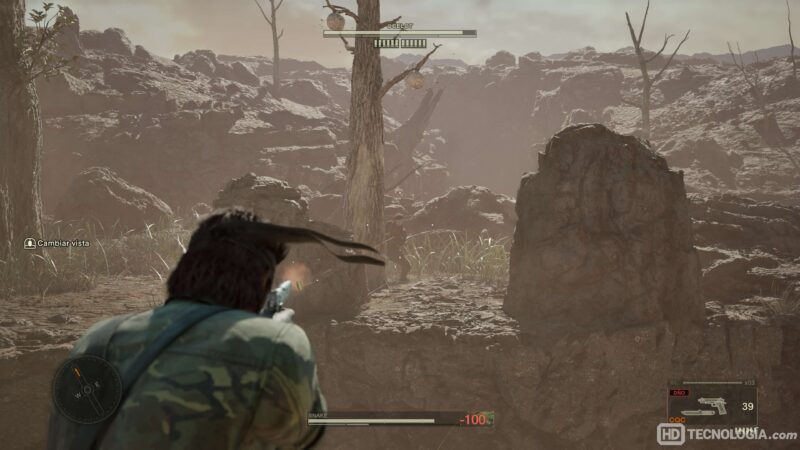
Task: Select the equipped pistol weapon slot
Action: point(711,406)
